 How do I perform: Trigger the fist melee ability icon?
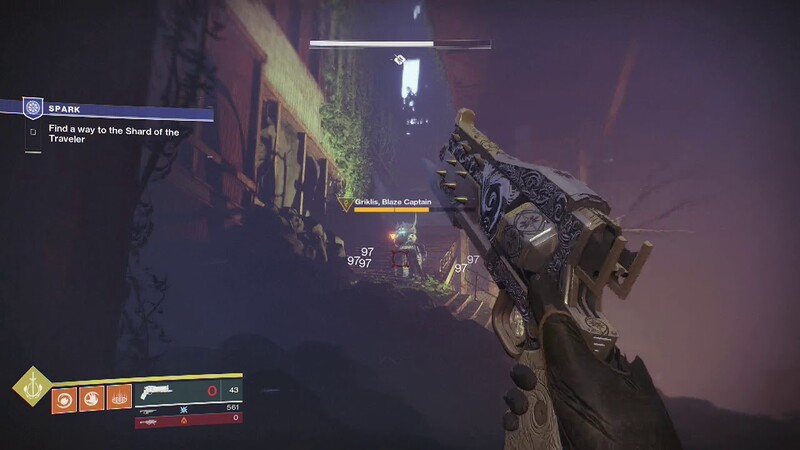pos(91,398)
